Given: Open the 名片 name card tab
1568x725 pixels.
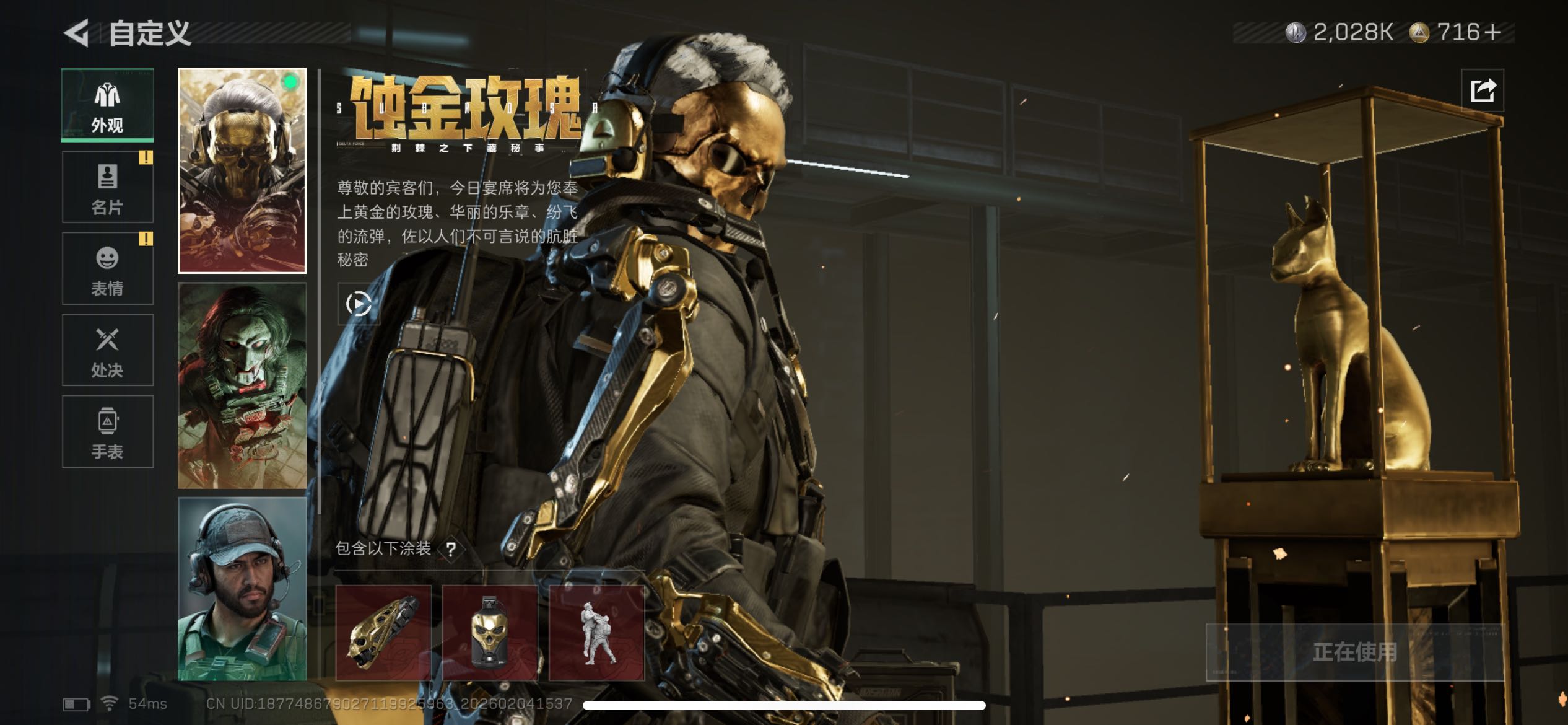Looking at the screenshot, I should pyautogui.click(x=107, y=187).
